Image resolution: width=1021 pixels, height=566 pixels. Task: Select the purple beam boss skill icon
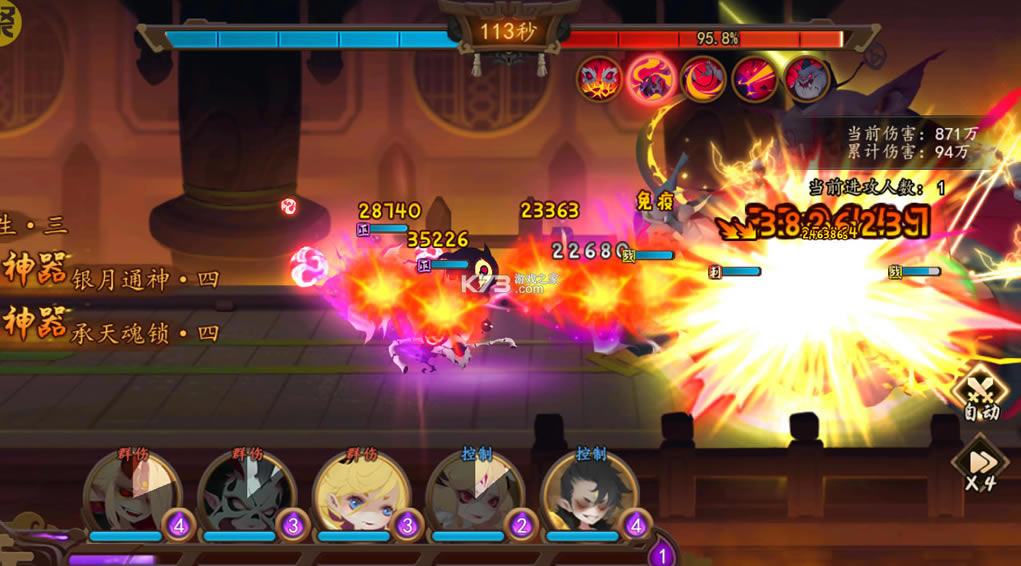pyautogui.click(x=755, y=78)
